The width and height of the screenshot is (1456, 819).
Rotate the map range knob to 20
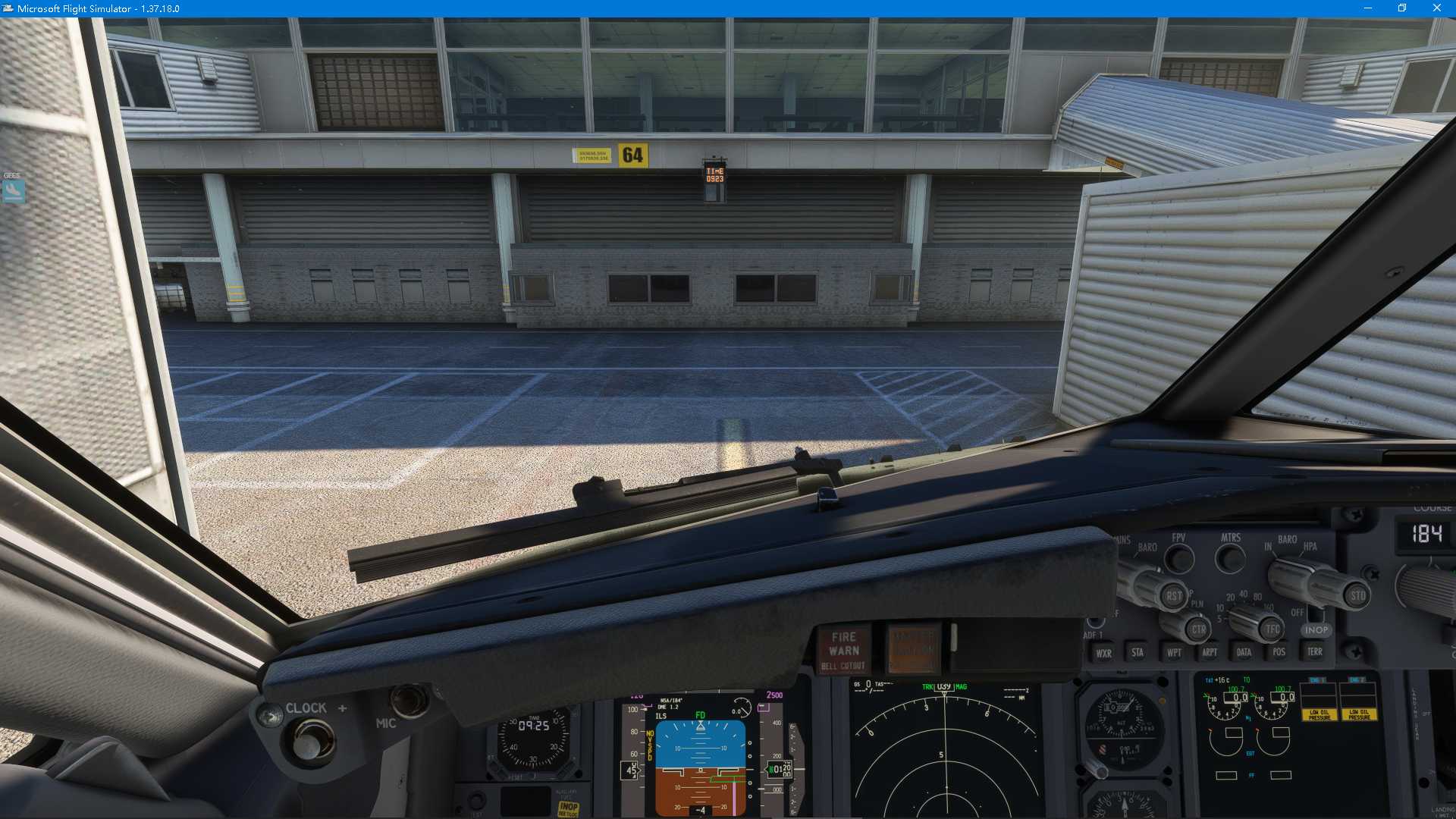[1230, 596]
